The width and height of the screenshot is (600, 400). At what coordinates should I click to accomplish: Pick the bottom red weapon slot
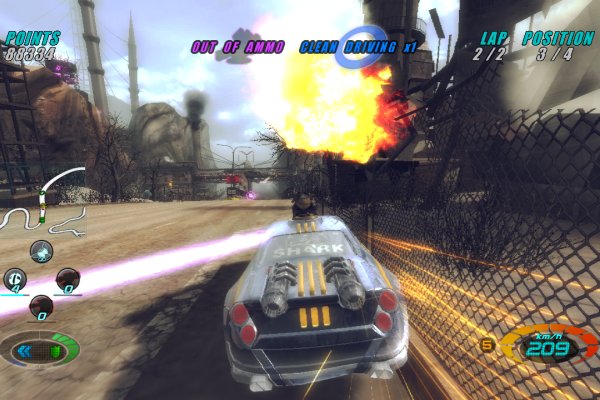41,306
